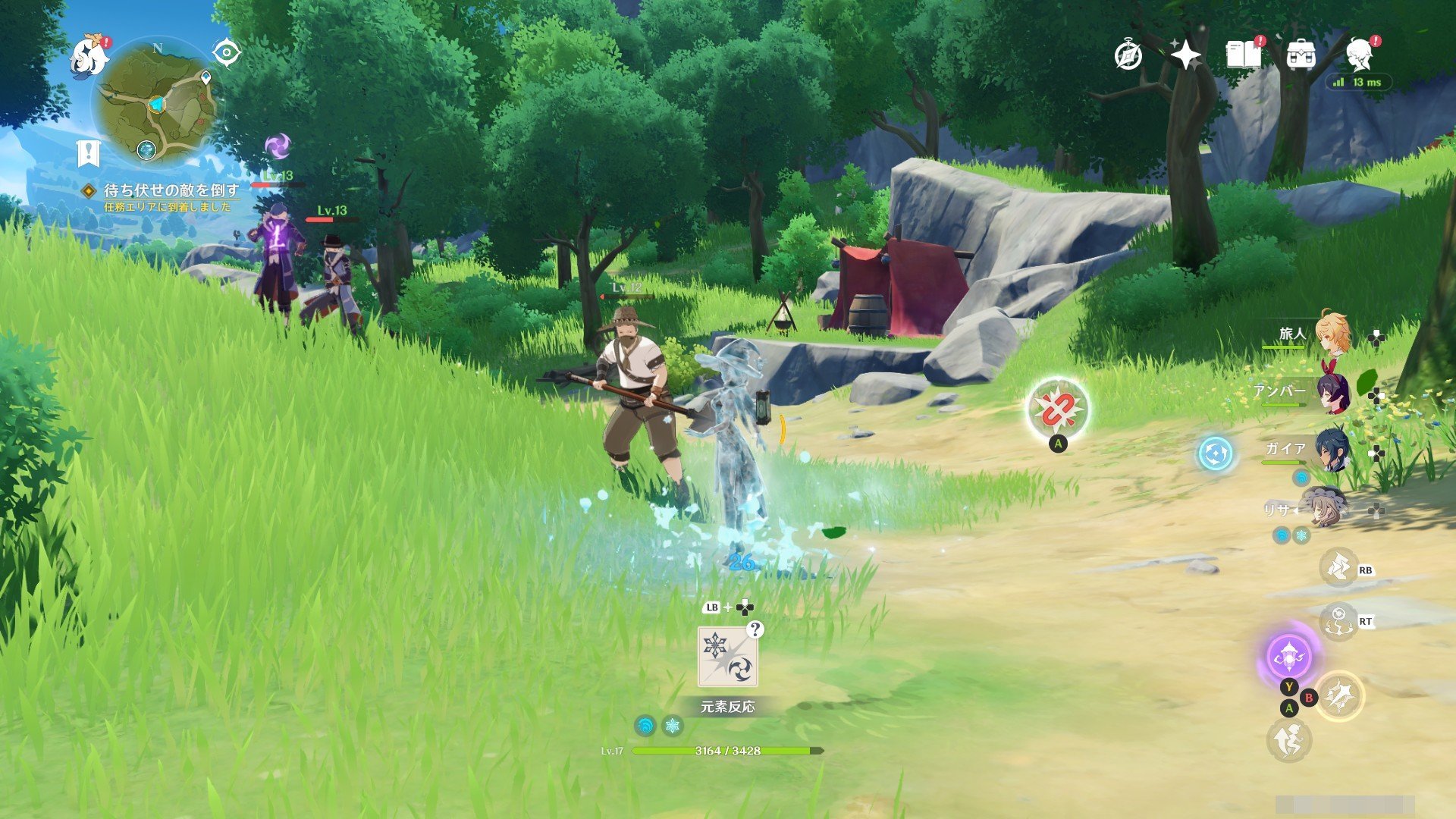Image resolution: width=1456 pixels, height=819 pixels.
Task: Select party member リサ
Action: pyautogui.click(x=1325, y=507)
